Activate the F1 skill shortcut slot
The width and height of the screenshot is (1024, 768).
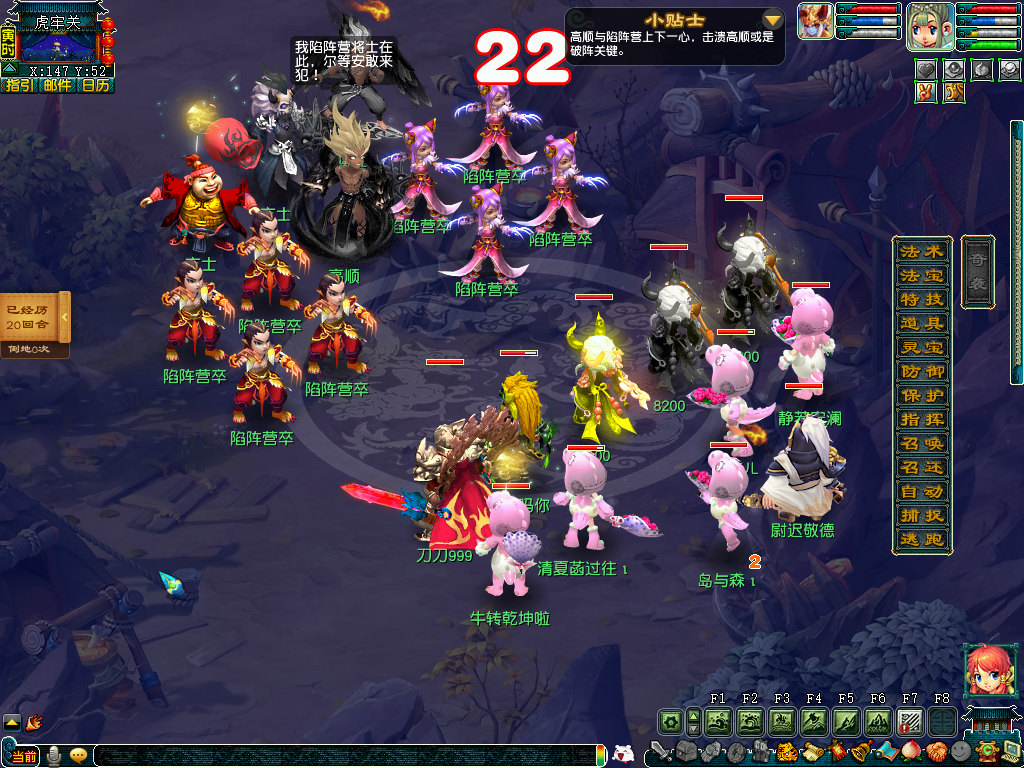click(718, 720)
